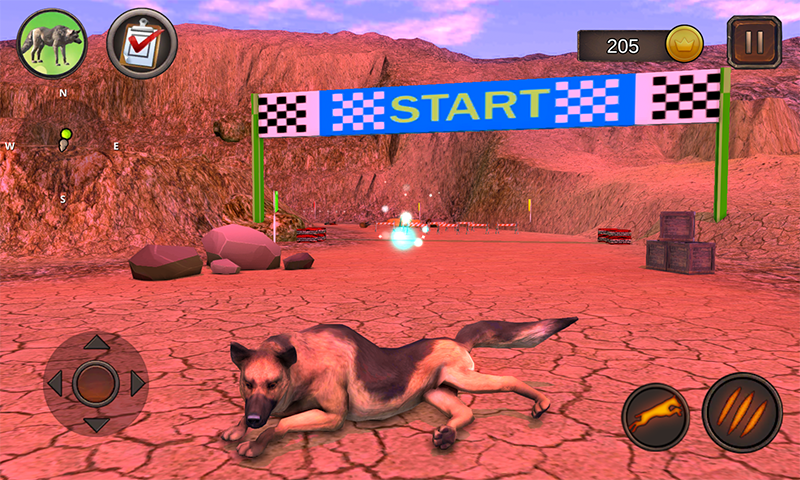Open the dog profile portrait icon
The image size is (800, 480).
(51, 43)
